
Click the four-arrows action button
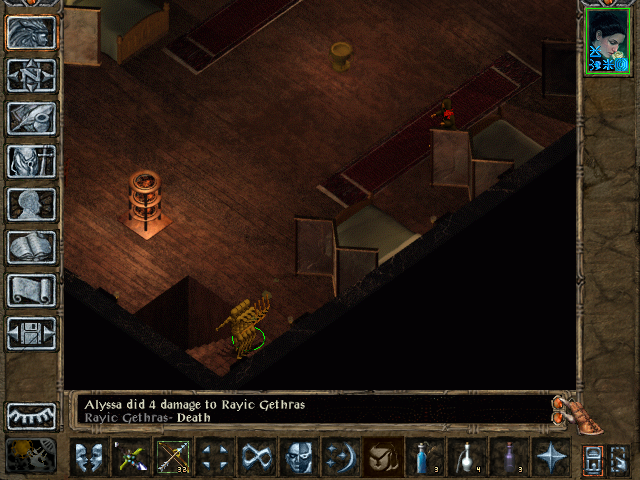214,457
